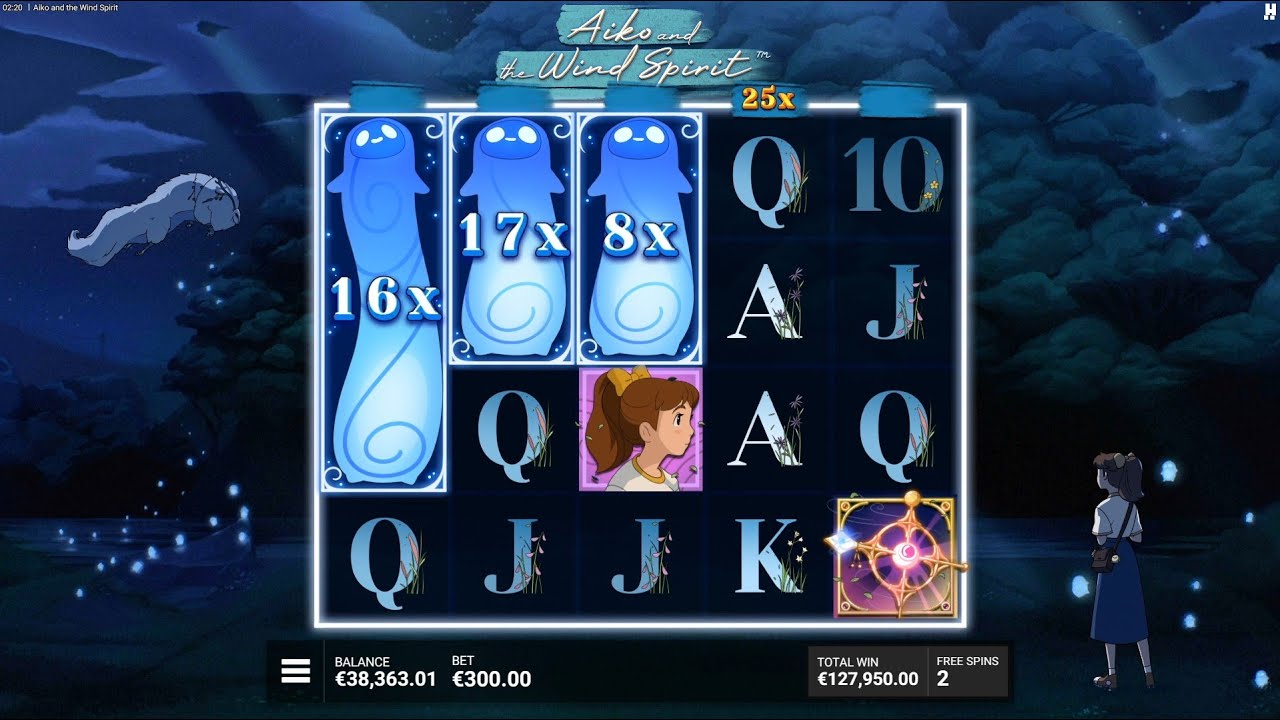Open the hamburger game menu
The height and width of the screenshot is (720, 1280).
295,670
